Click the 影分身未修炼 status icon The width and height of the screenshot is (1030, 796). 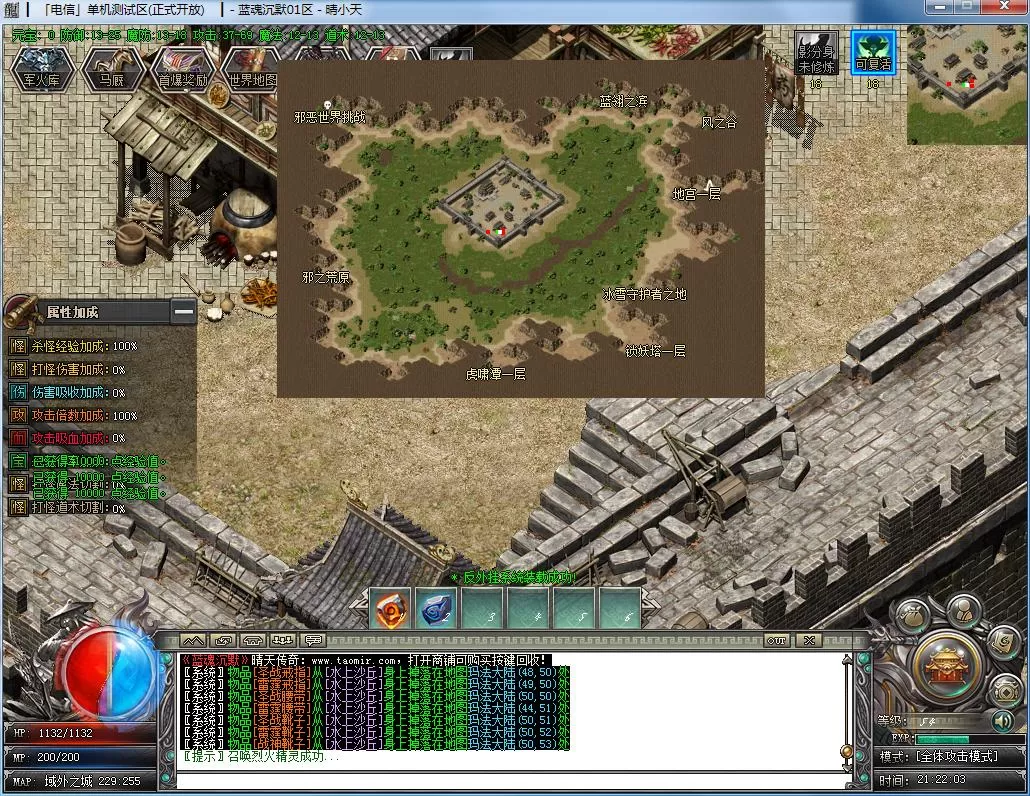coord(816,52)
